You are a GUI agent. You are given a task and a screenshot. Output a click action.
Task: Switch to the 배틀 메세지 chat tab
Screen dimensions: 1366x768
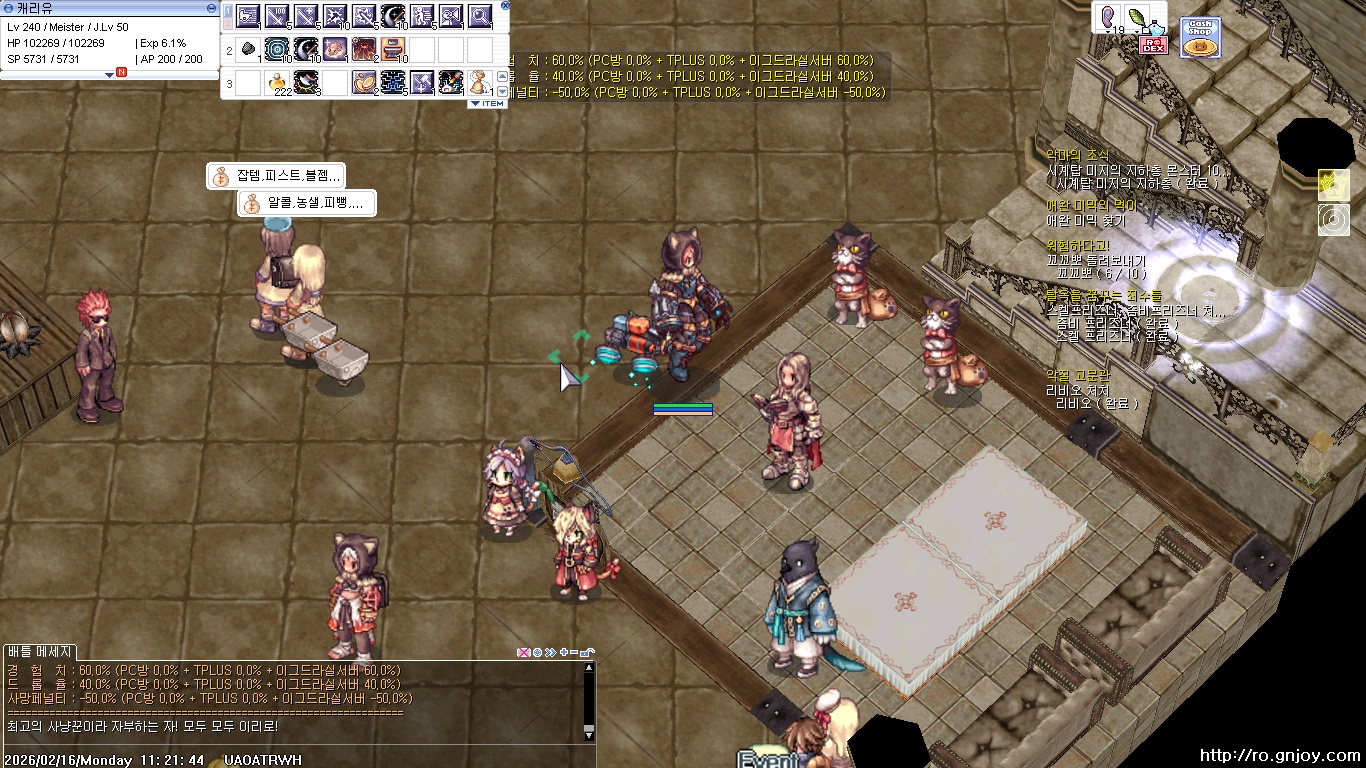[x=41, y=652]
